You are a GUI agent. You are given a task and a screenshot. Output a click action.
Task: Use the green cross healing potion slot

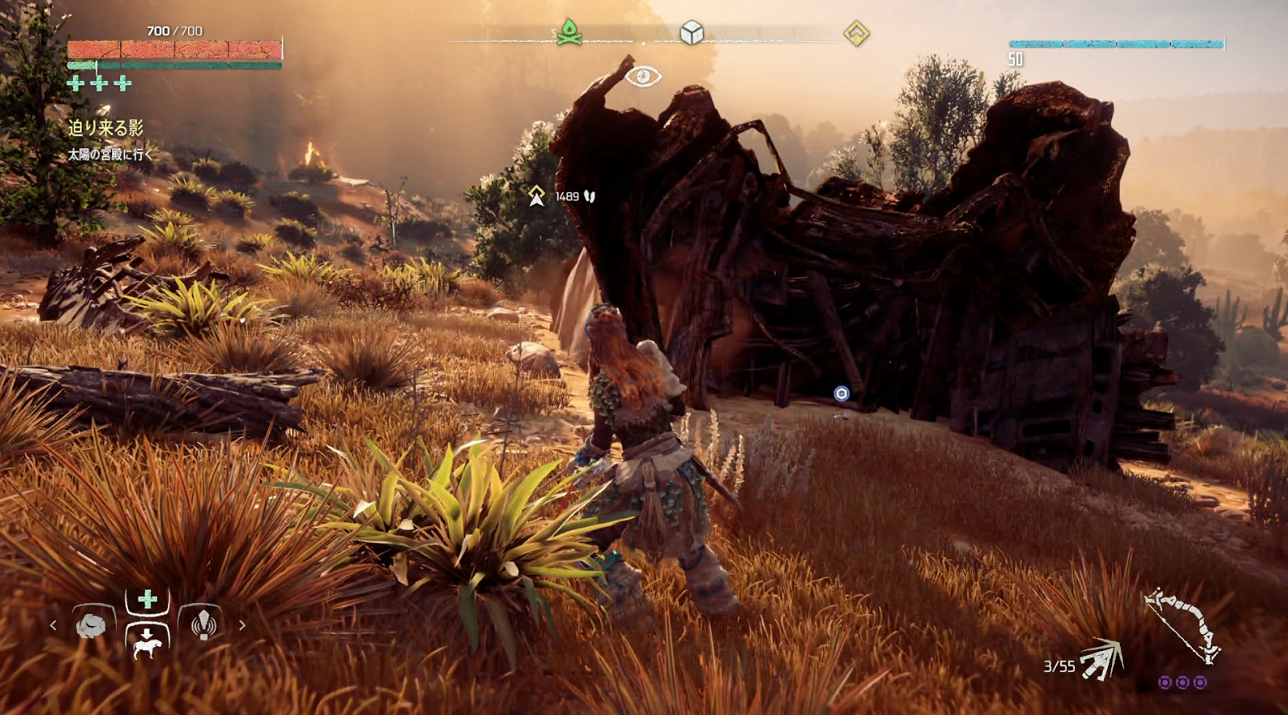click(x=147, y=600)
